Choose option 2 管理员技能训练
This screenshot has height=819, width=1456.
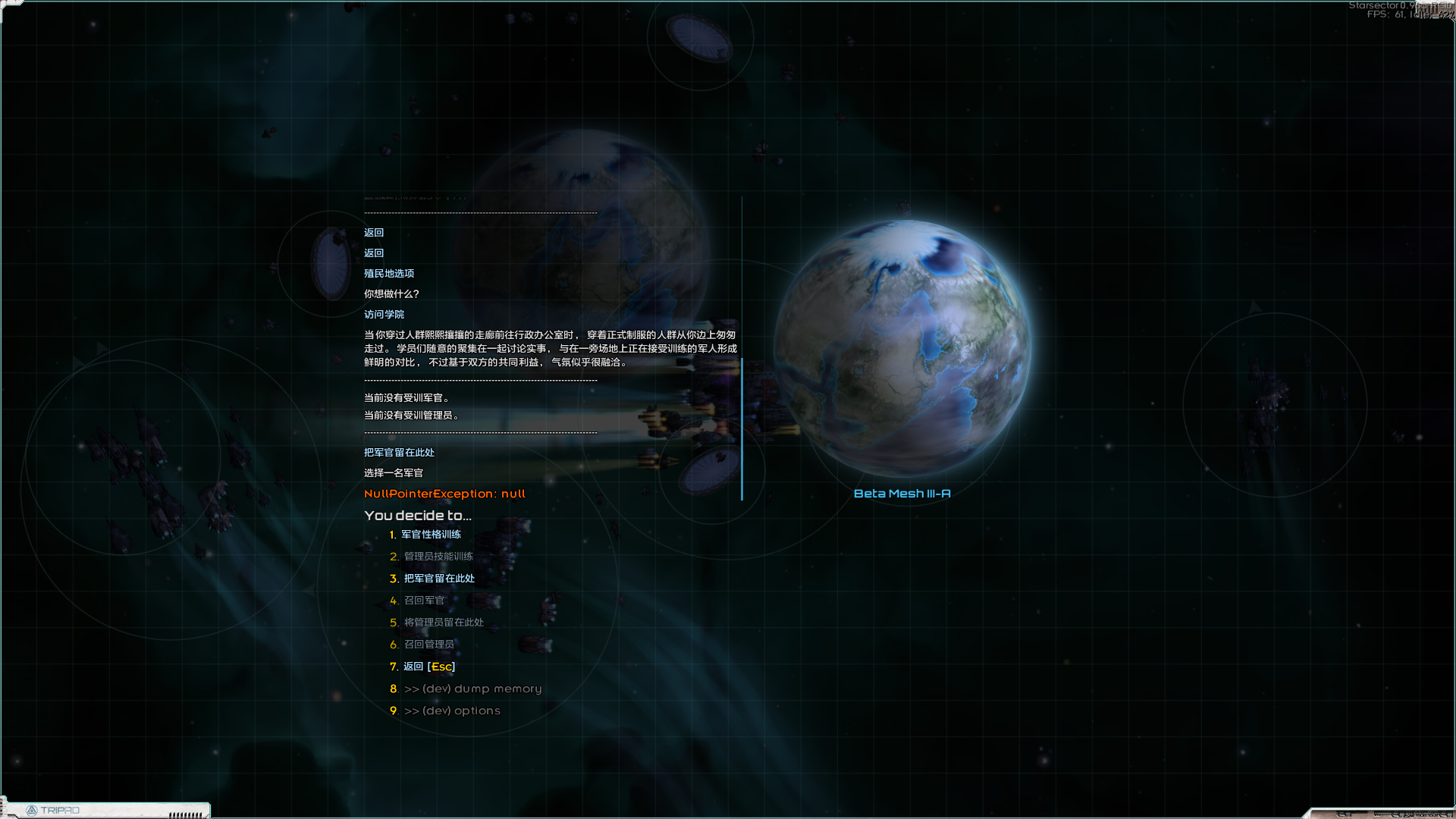(x=438, y=556)
